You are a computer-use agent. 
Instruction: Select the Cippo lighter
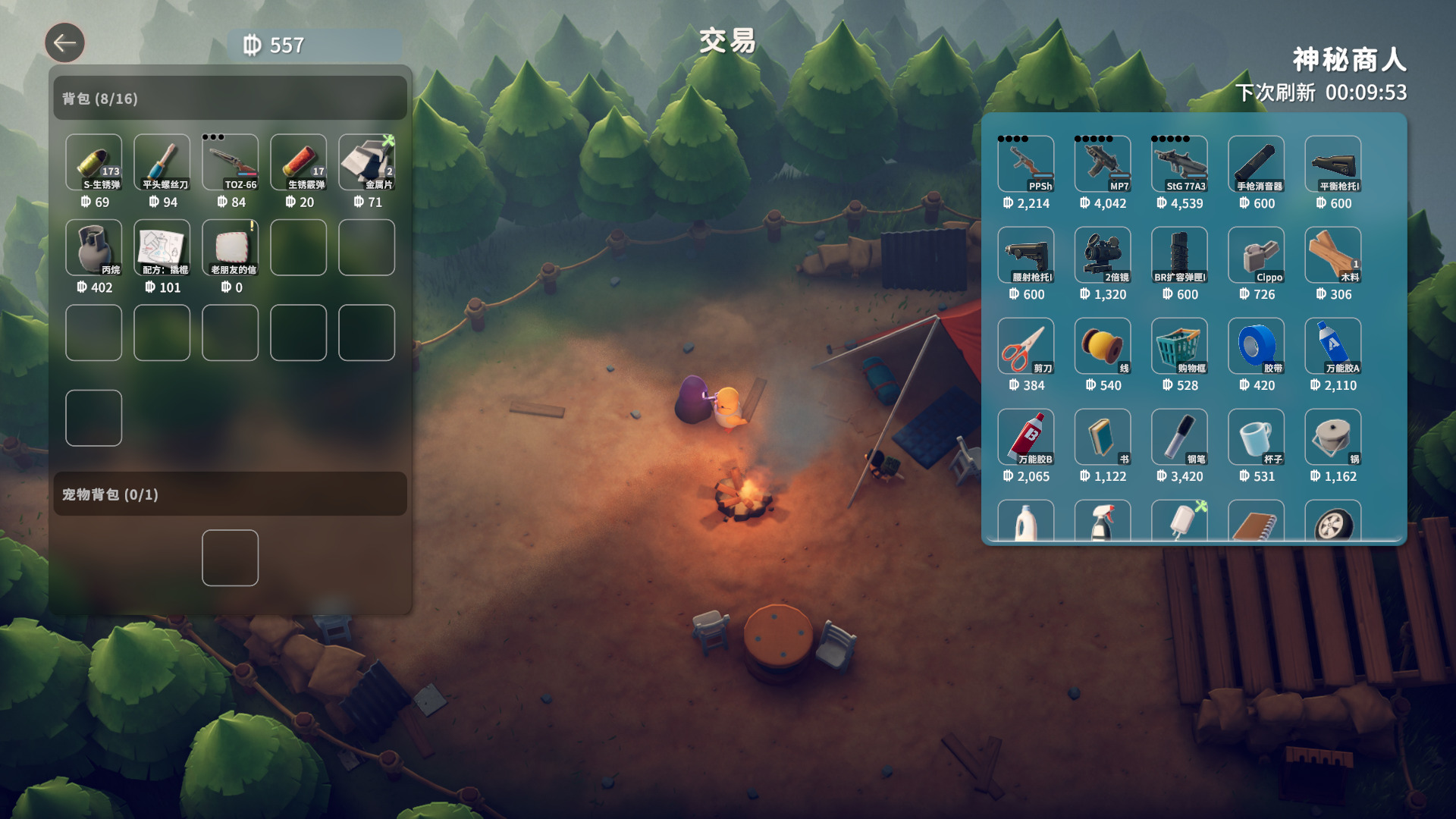[1256, 255]
